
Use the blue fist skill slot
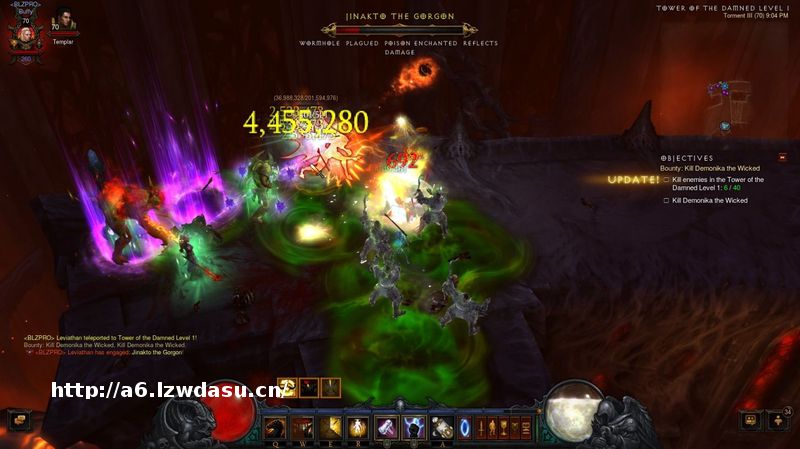(x=414, y=428)
